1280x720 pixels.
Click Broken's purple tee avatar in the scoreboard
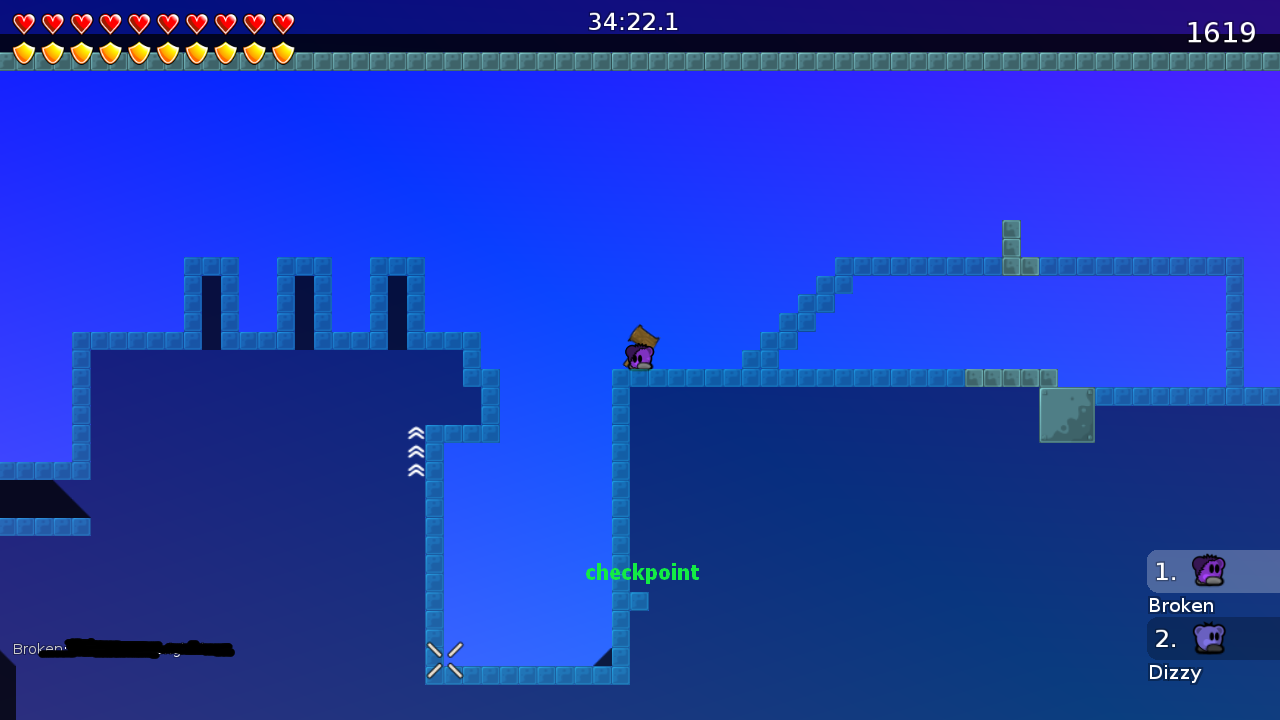(x=1210, y=570)
